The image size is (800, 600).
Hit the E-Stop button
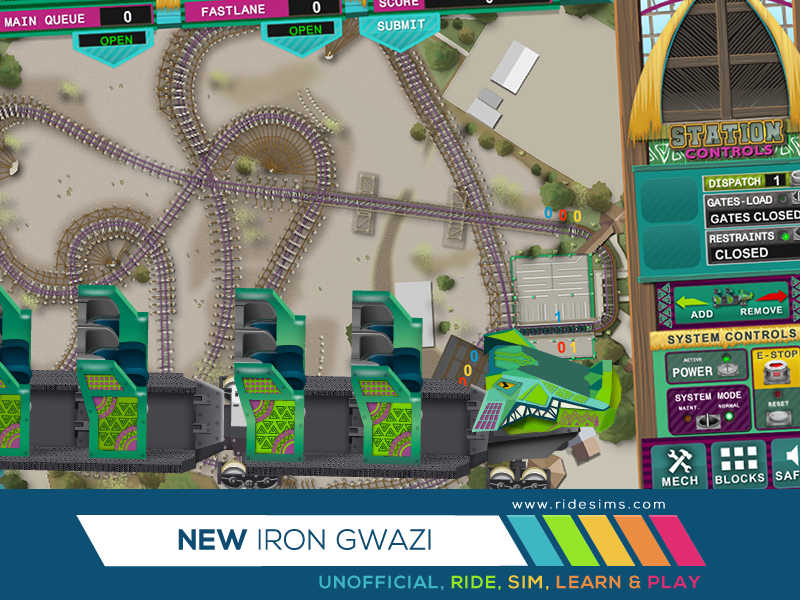click(775, 370)
